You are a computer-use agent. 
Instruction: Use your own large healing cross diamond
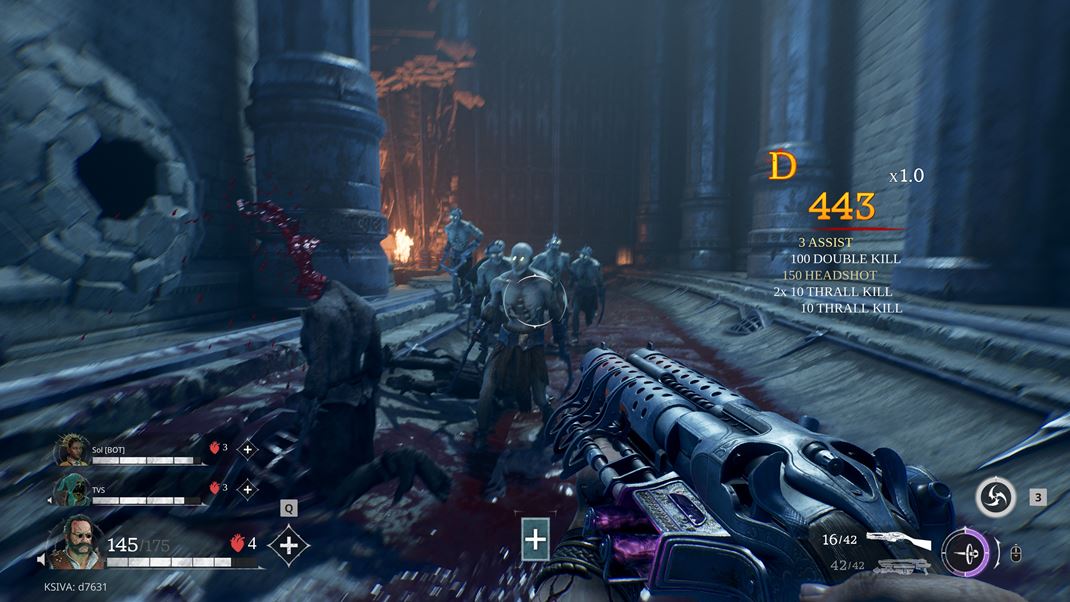tap(289, 545)
